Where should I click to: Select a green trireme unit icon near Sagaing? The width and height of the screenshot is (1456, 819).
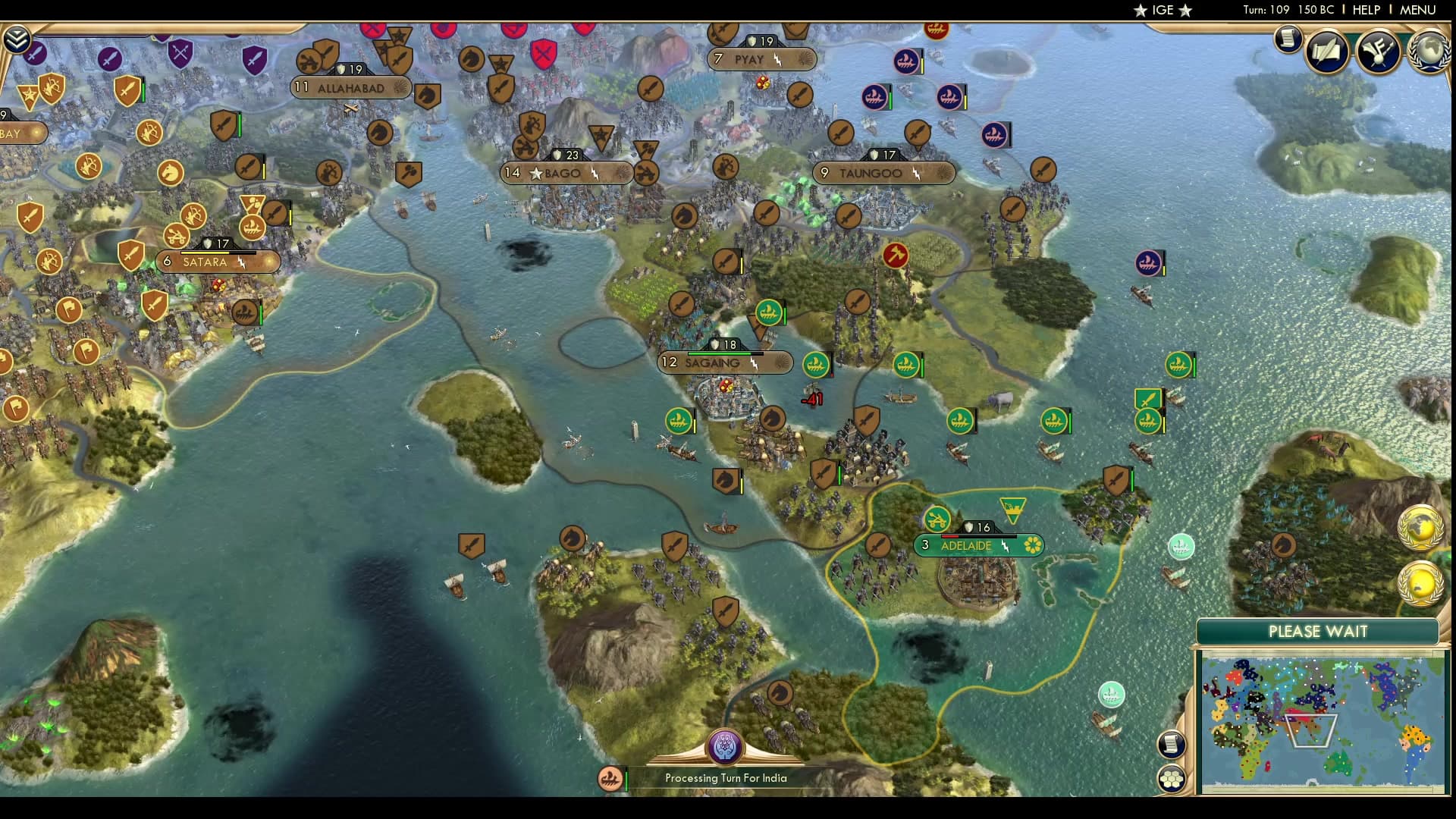[816, 363]
